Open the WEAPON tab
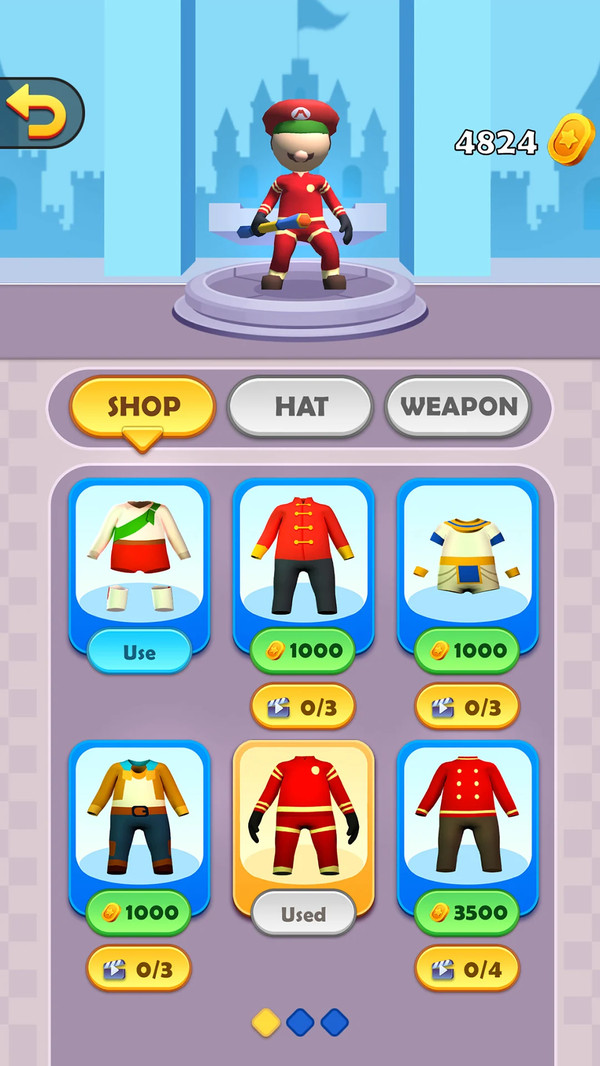This screenshot has width=600, height=1066. coord(458,406)
